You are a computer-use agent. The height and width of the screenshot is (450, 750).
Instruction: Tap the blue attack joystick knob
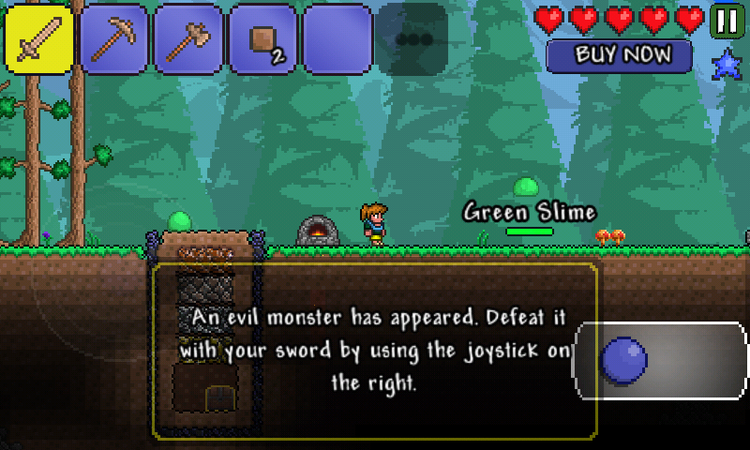point(627,361)
